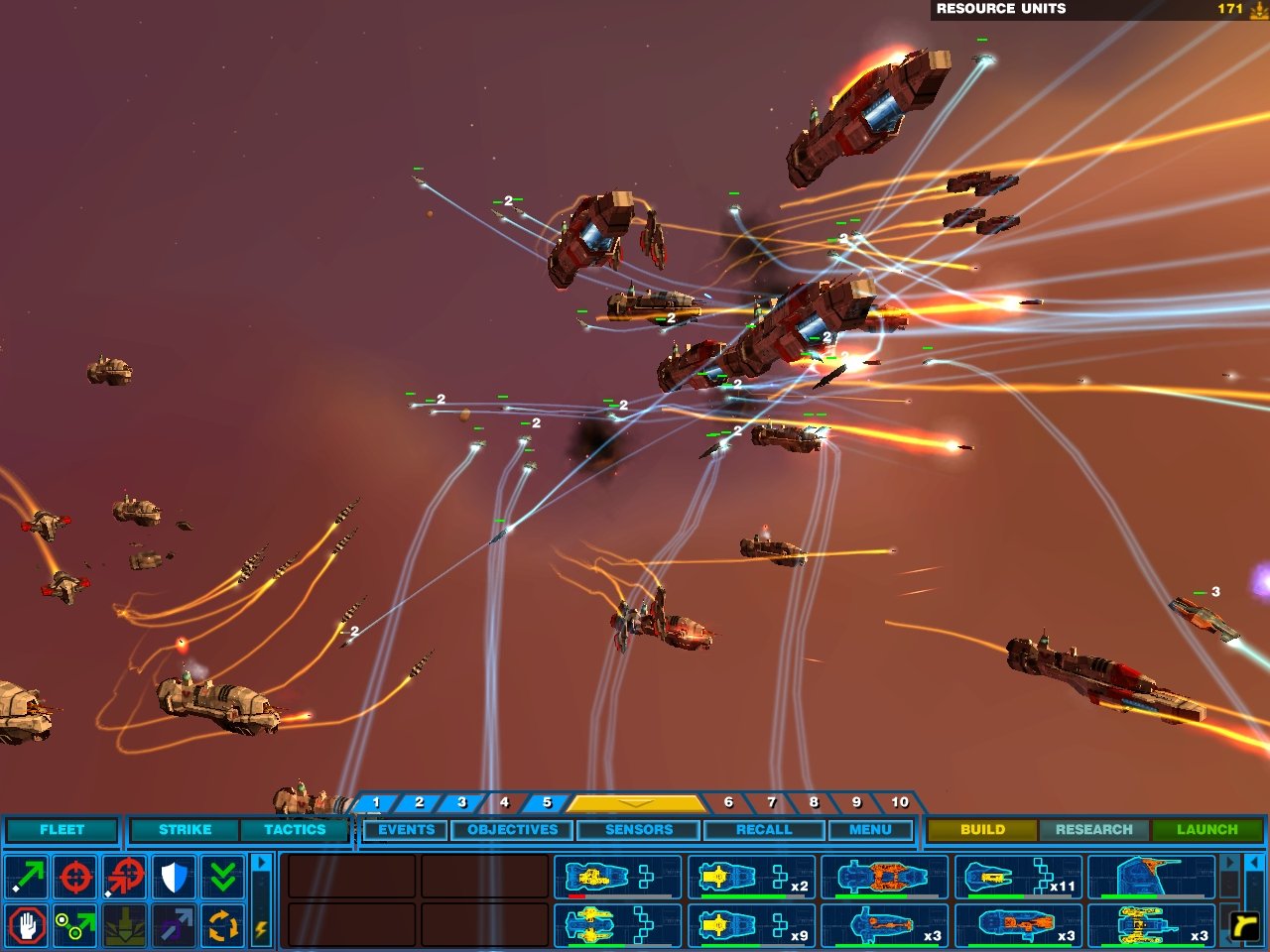Image resolution: width=1270 pixels, height=952 pixels.
Task: Click the SENSORS button
Action: pos(638,830)
